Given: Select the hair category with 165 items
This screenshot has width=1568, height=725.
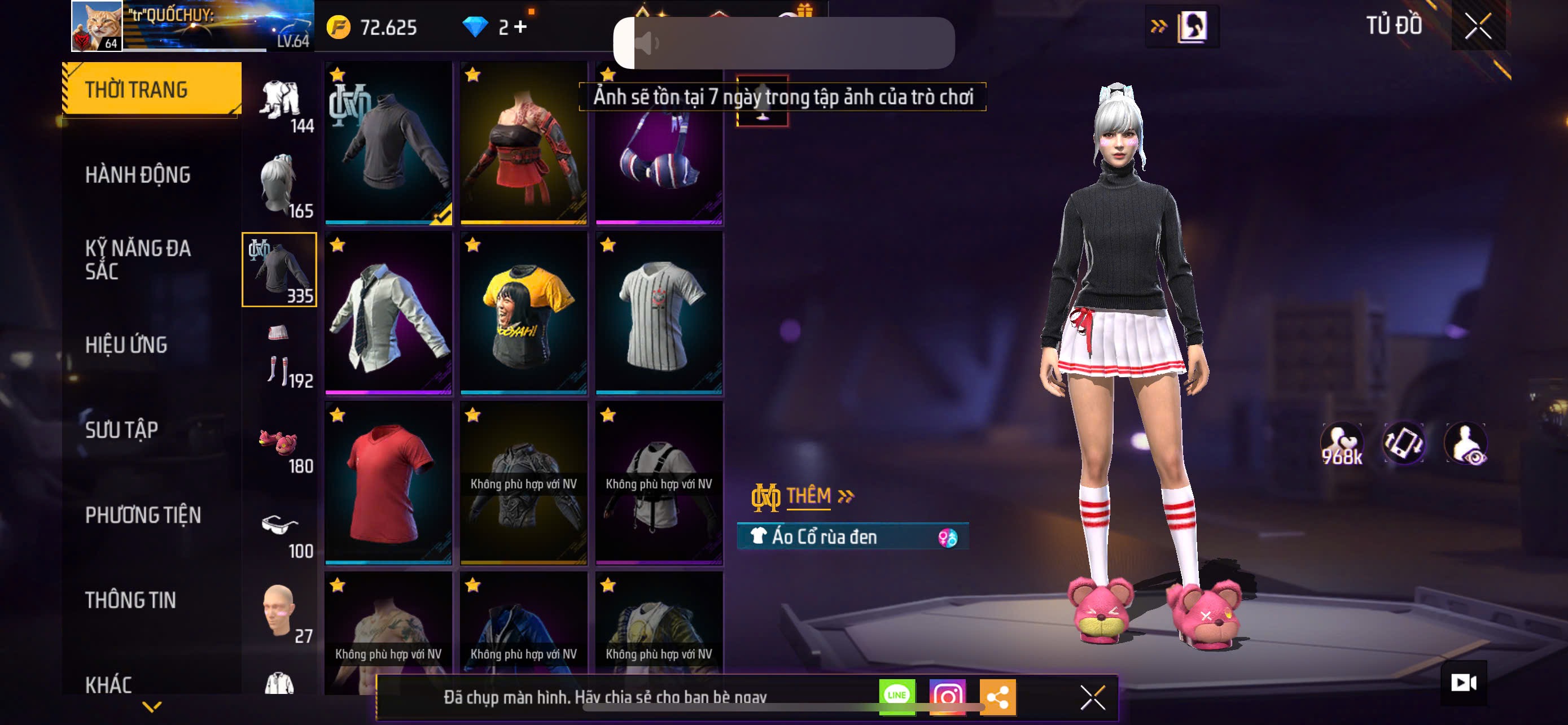Looking at the screenshot, I should [x=279, y=185].
